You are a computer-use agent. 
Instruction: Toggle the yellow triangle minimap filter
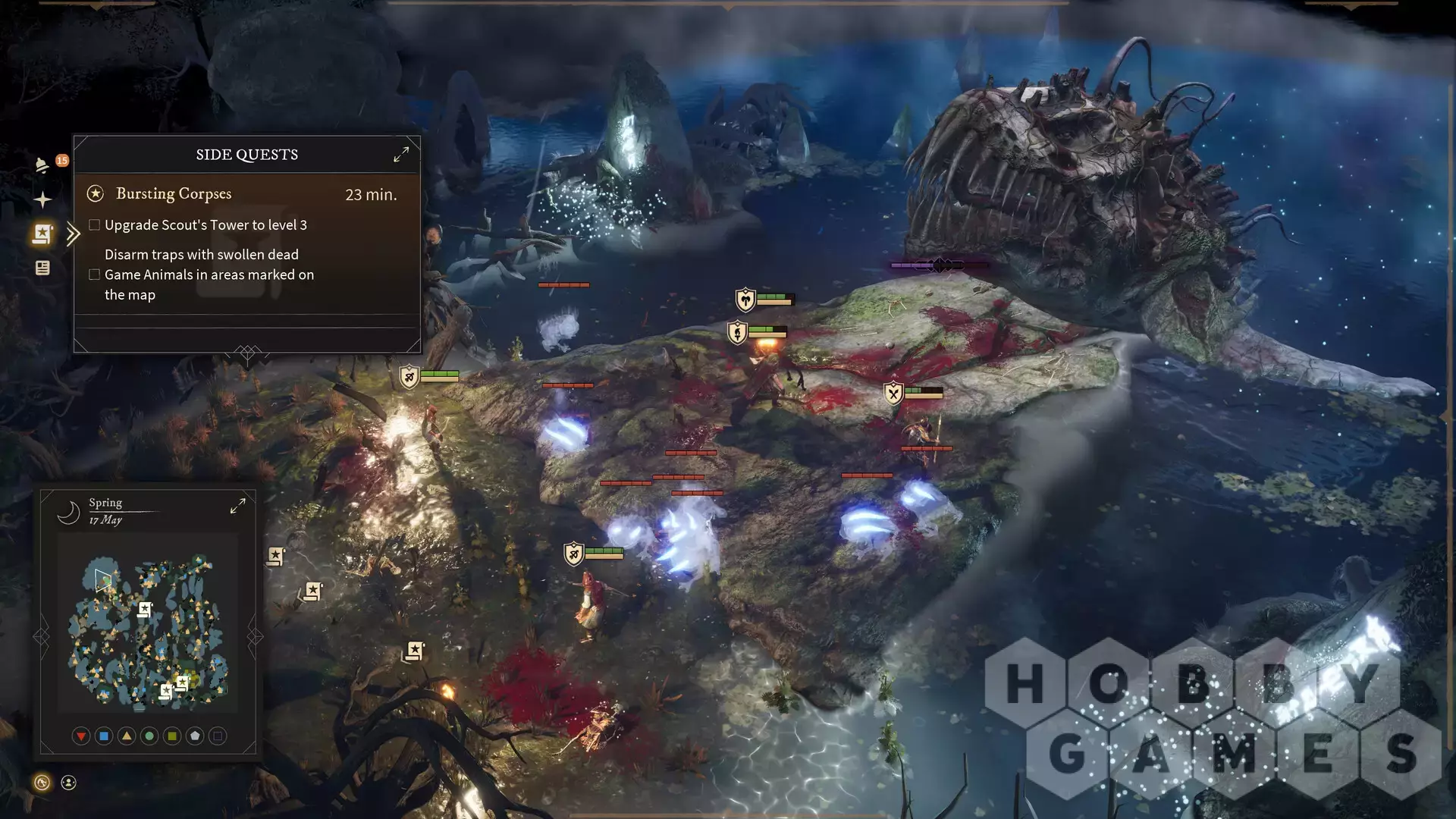tap(127, 736)
